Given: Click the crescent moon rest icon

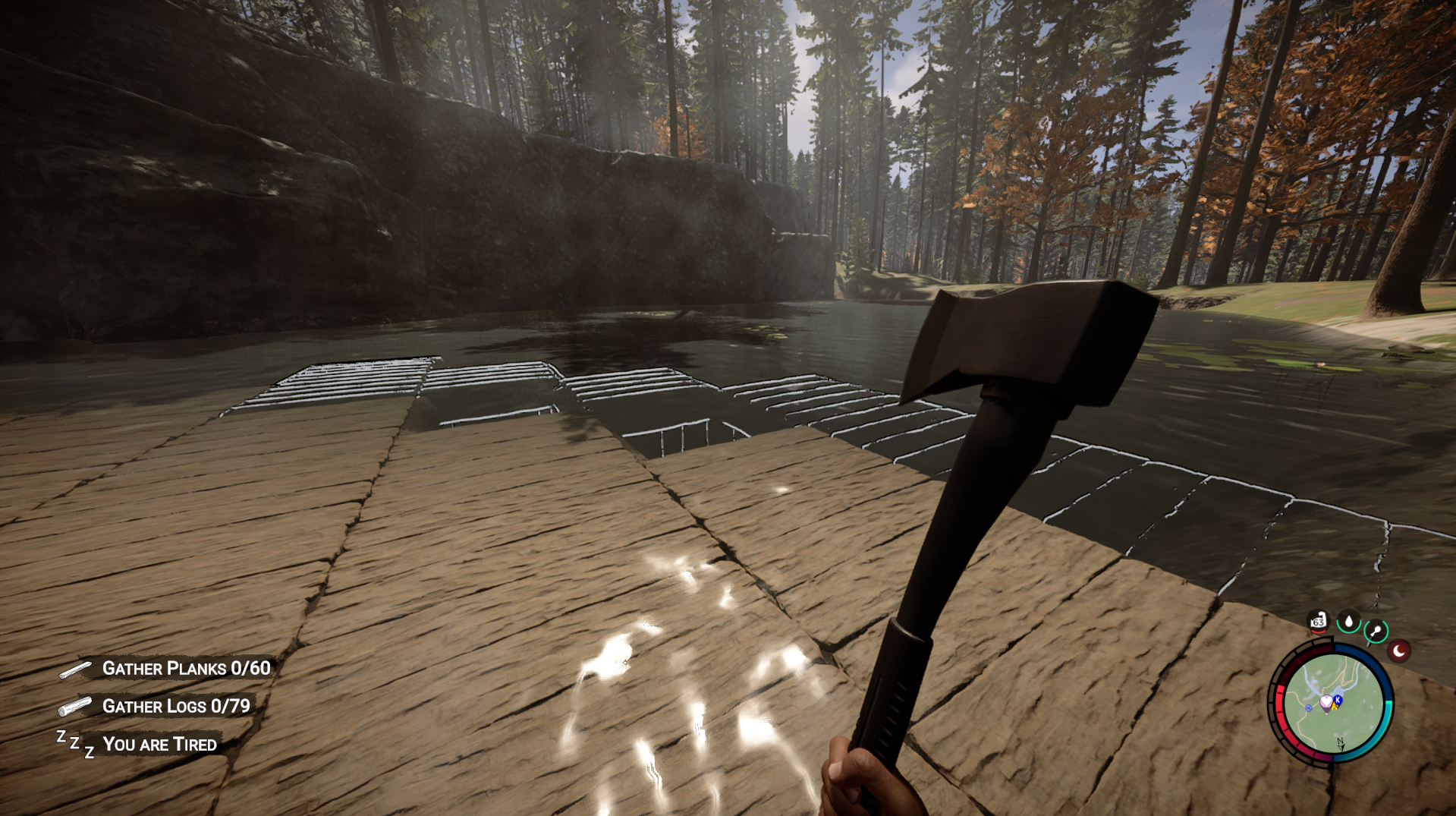Looking at the screenshot, I should (x=1399, y=651).
